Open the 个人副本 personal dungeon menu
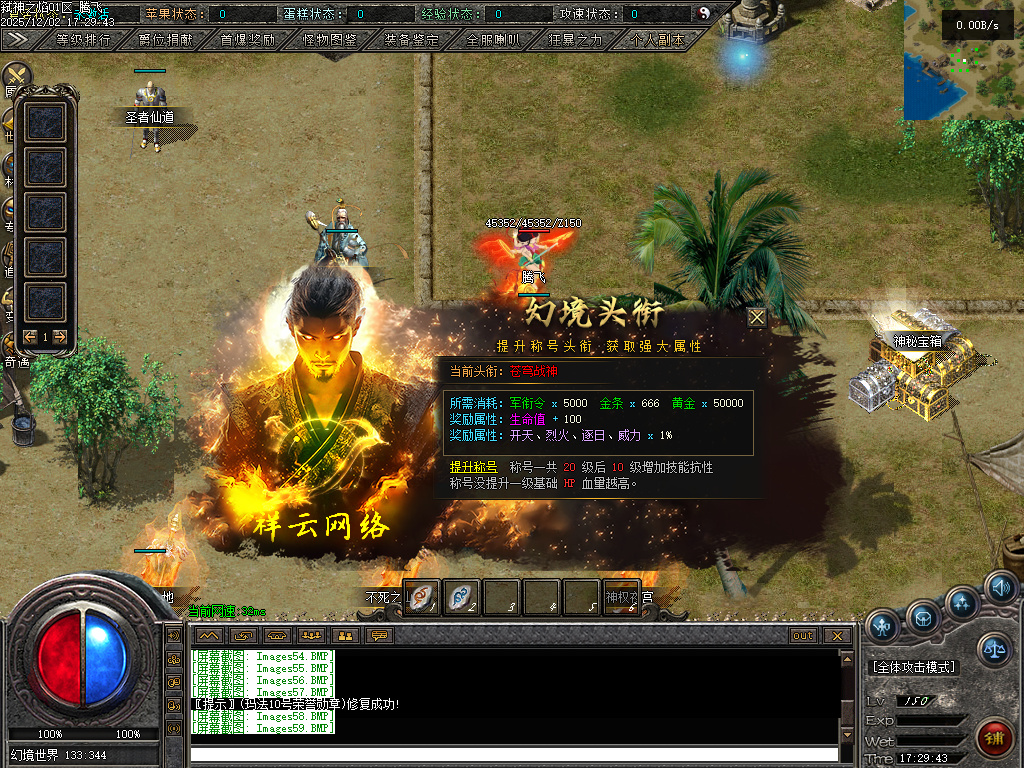The image size is (1024, 768). (x=657, y=40)
